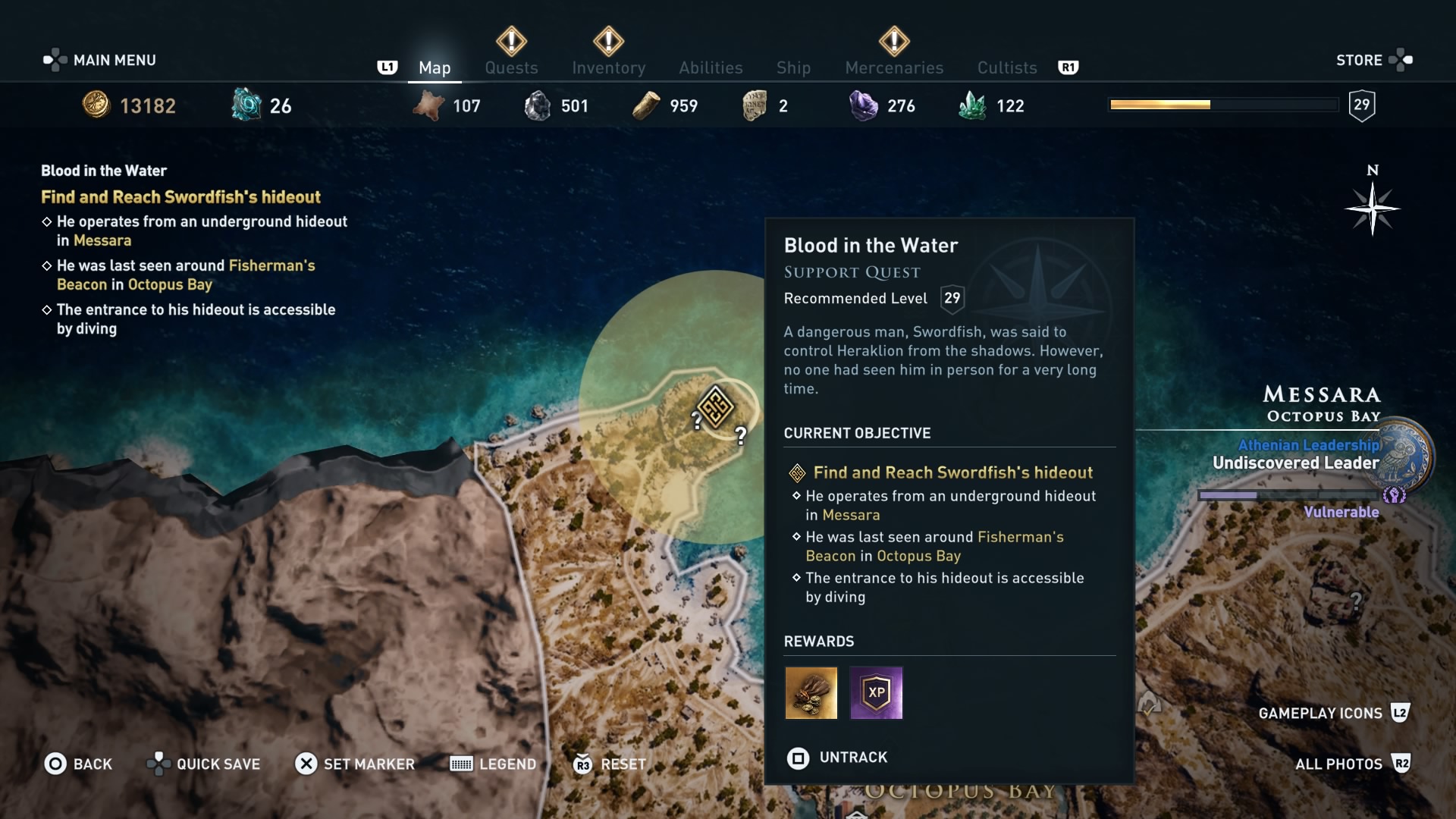Click the drachmae coin currency icon
The height and width of the screenshot is (819, 1456).
[x=96, y=105]
